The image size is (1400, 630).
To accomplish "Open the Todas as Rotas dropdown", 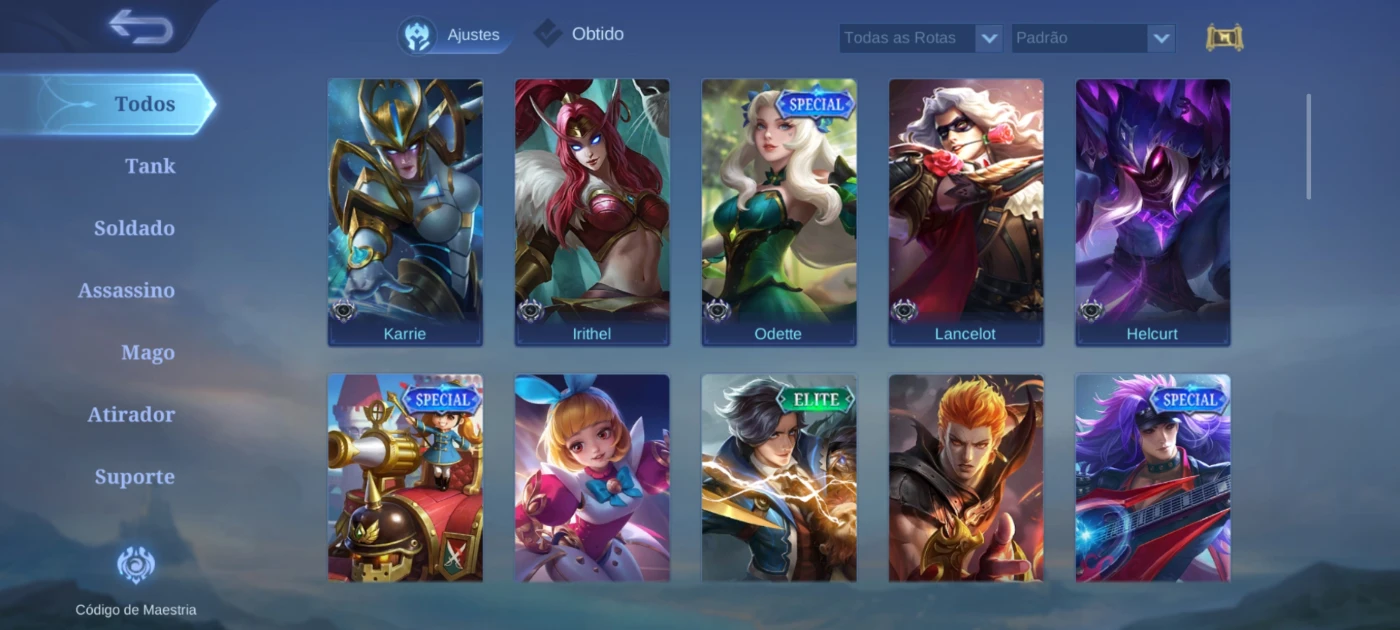I will tap(920, 38).
